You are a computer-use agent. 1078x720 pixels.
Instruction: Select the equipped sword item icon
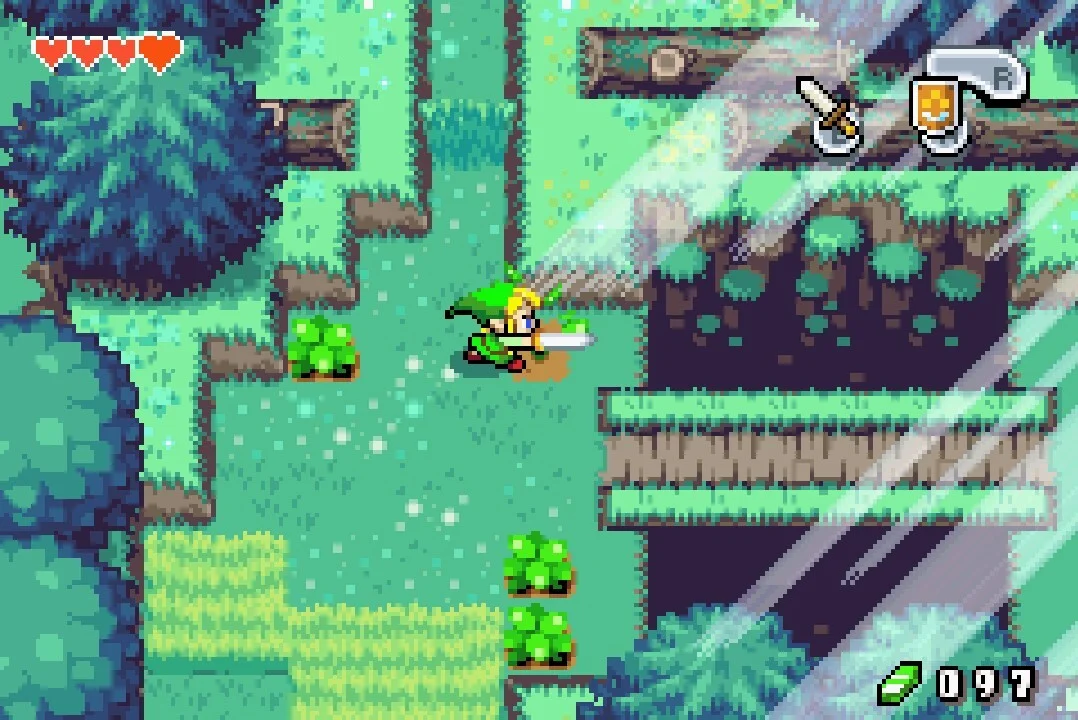pyautogui.click(x=830, y=112)
